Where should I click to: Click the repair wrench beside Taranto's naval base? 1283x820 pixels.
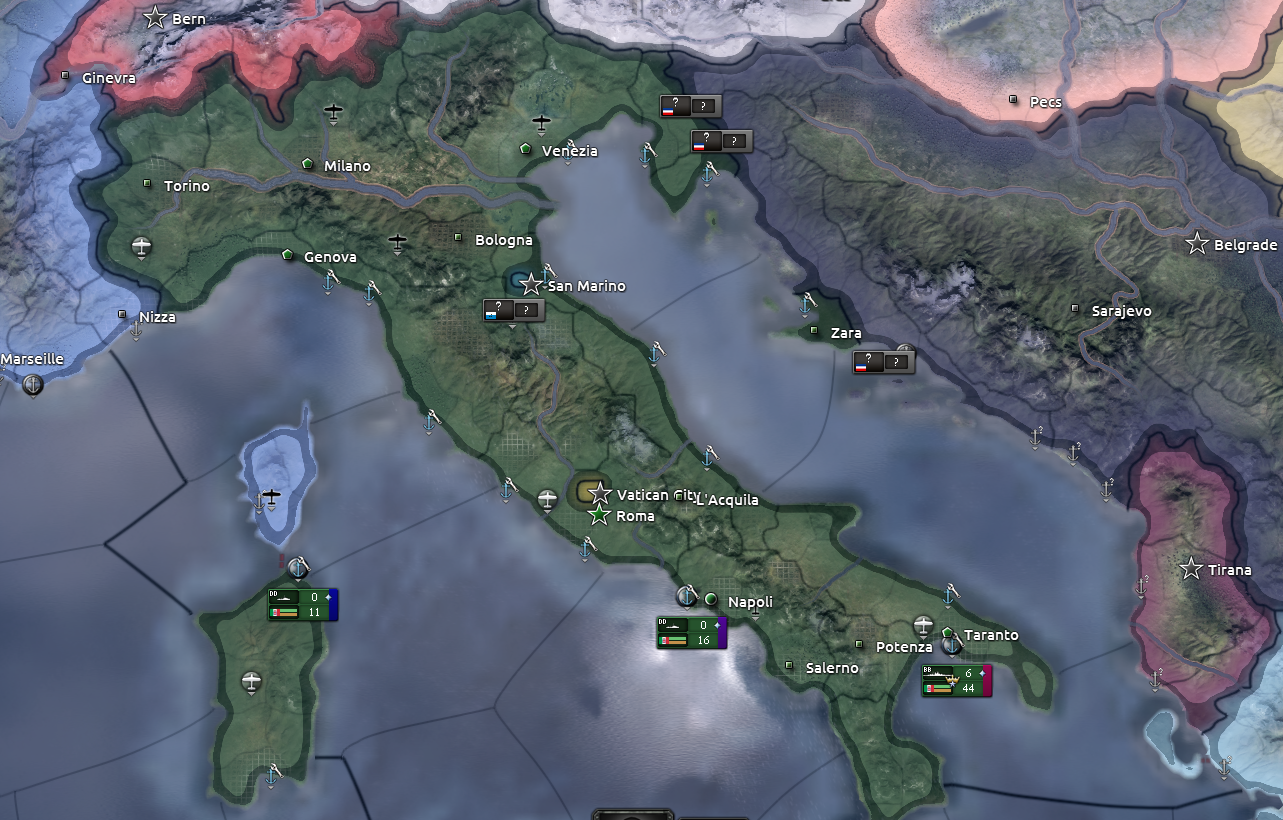tap(960, 640)
